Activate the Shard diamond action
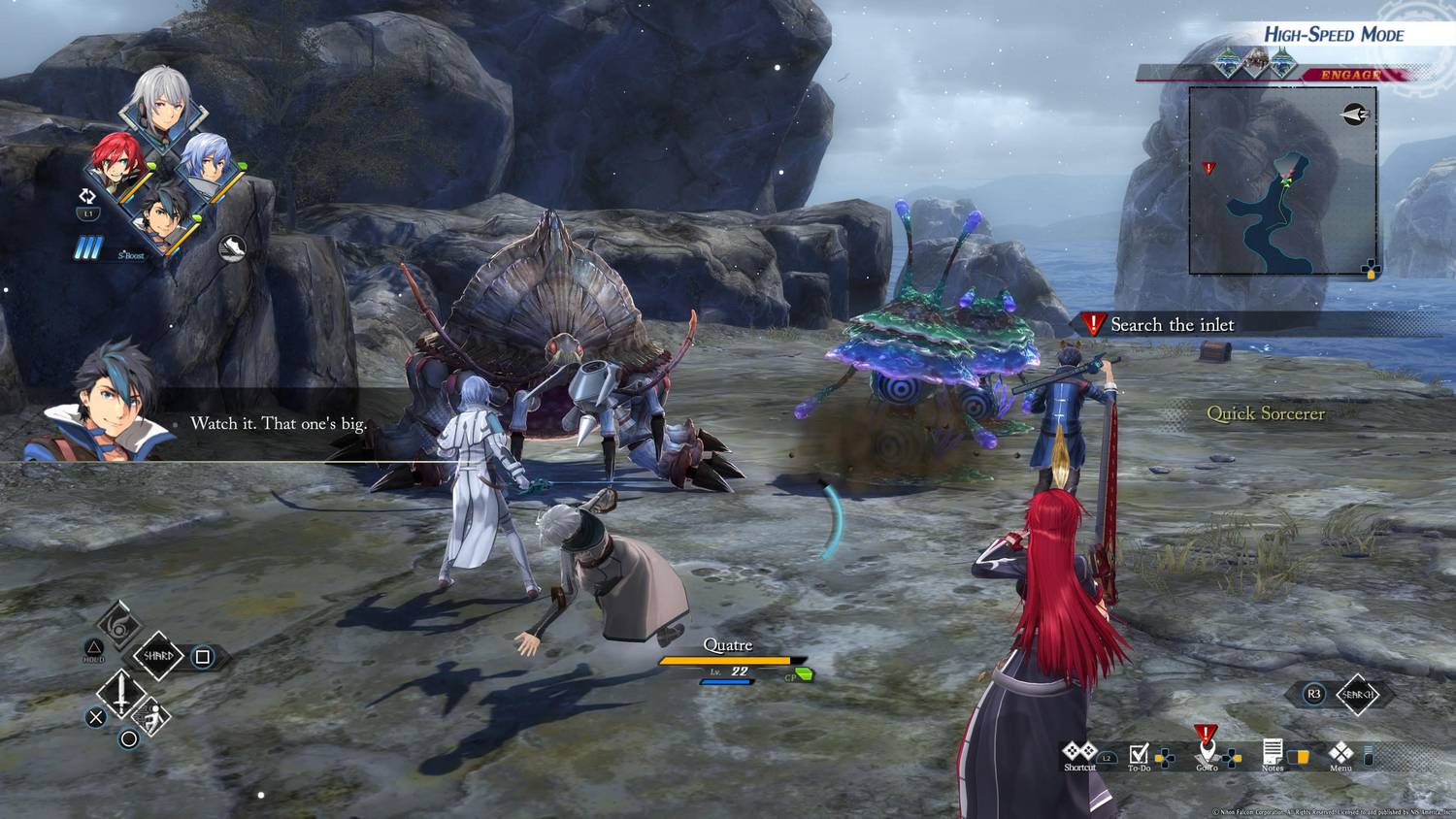The width and height of the screenshot is (1456, 819). [158, 656]
